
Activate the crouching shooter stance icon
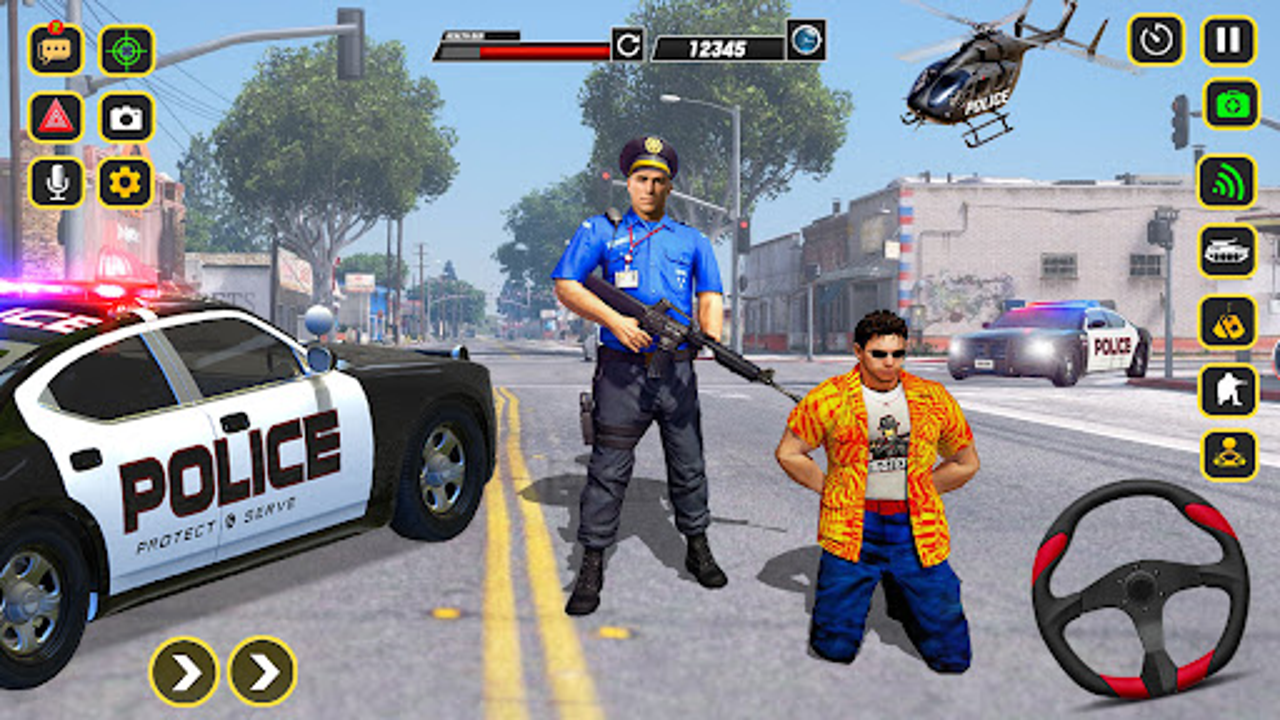(1228, 390)
